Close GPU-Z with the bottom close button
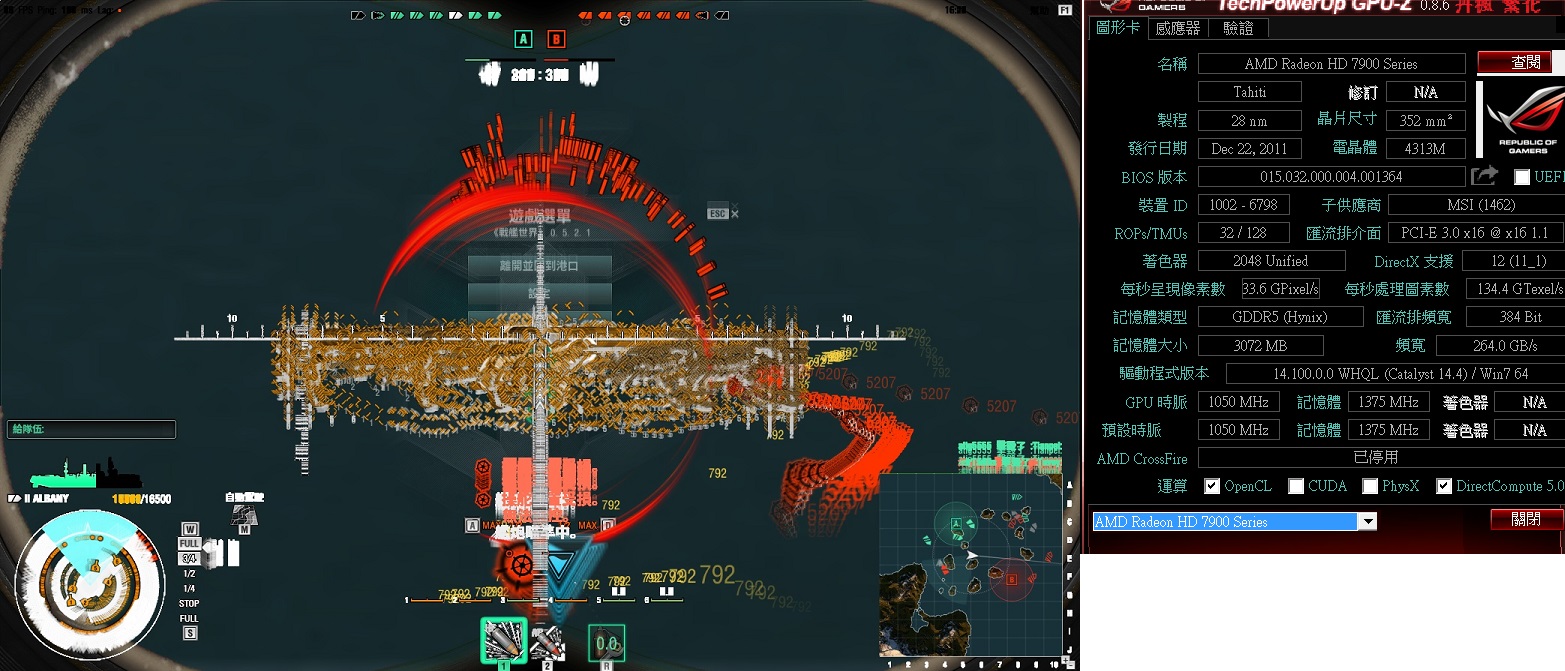Viewport: 1565px width, 671px height. point(1527,519)
